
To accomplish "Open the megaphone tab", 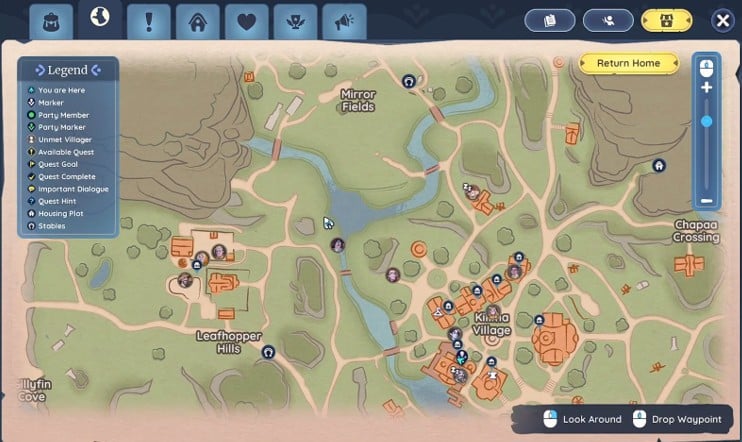I will click(345, 21).
